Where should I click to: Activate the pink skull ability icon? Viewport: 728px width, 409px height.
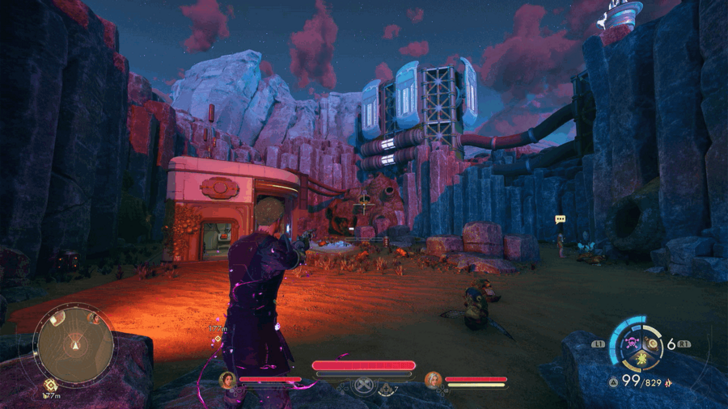633,345
